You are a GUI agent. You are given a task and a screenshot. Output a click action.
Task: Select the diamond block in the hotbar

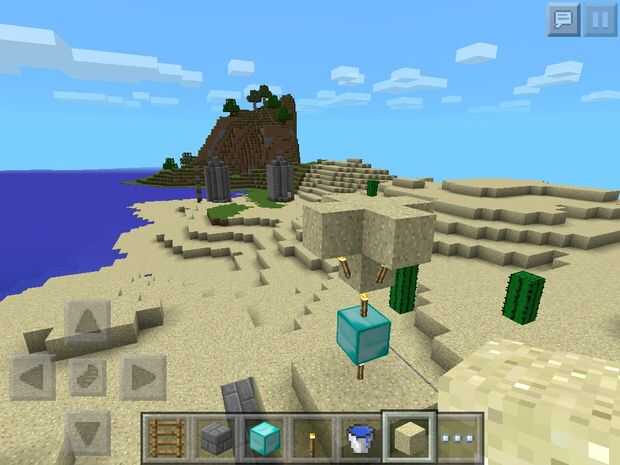tap(264, 438)
